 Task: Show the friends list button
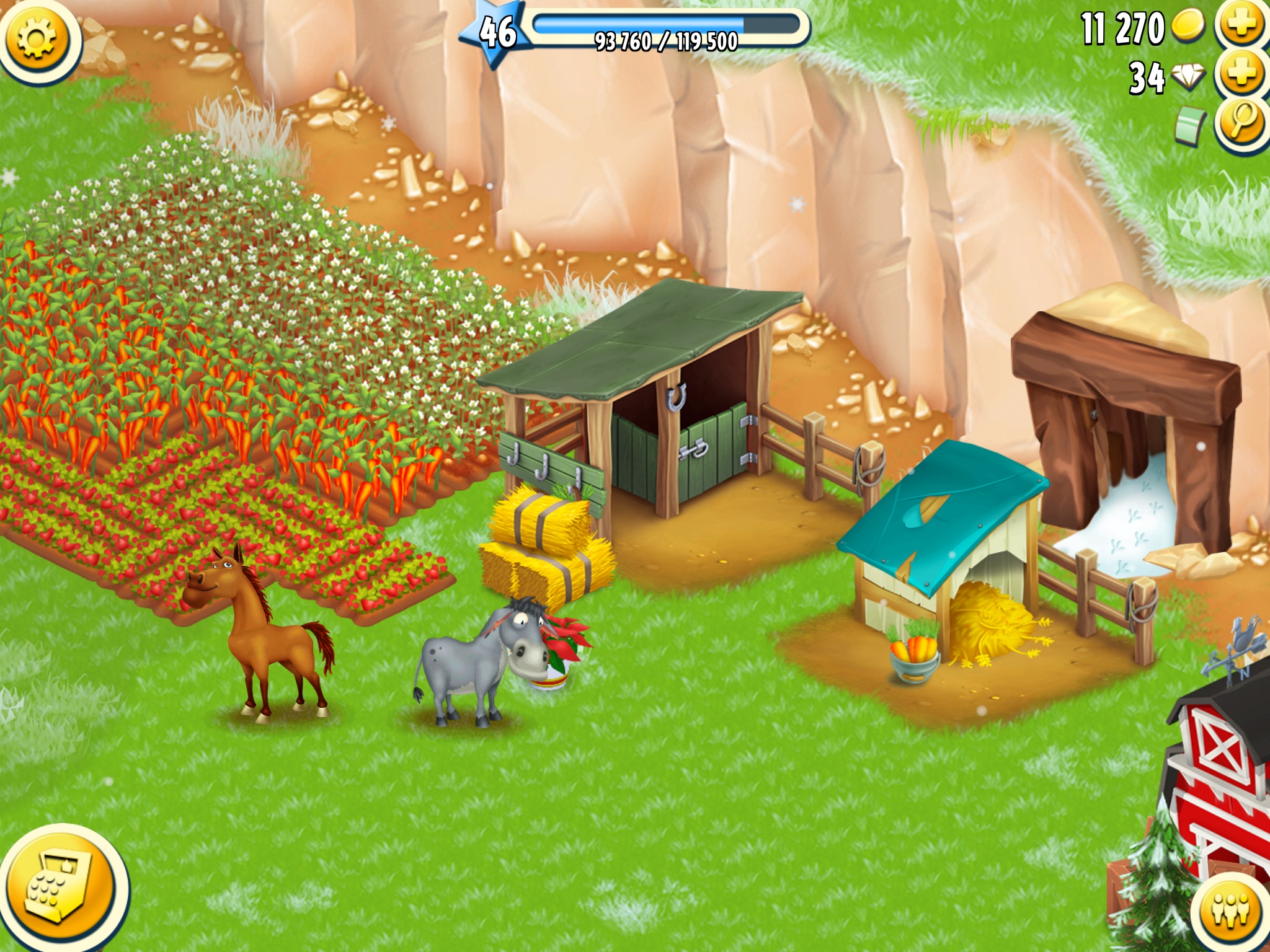[1230, 911]
